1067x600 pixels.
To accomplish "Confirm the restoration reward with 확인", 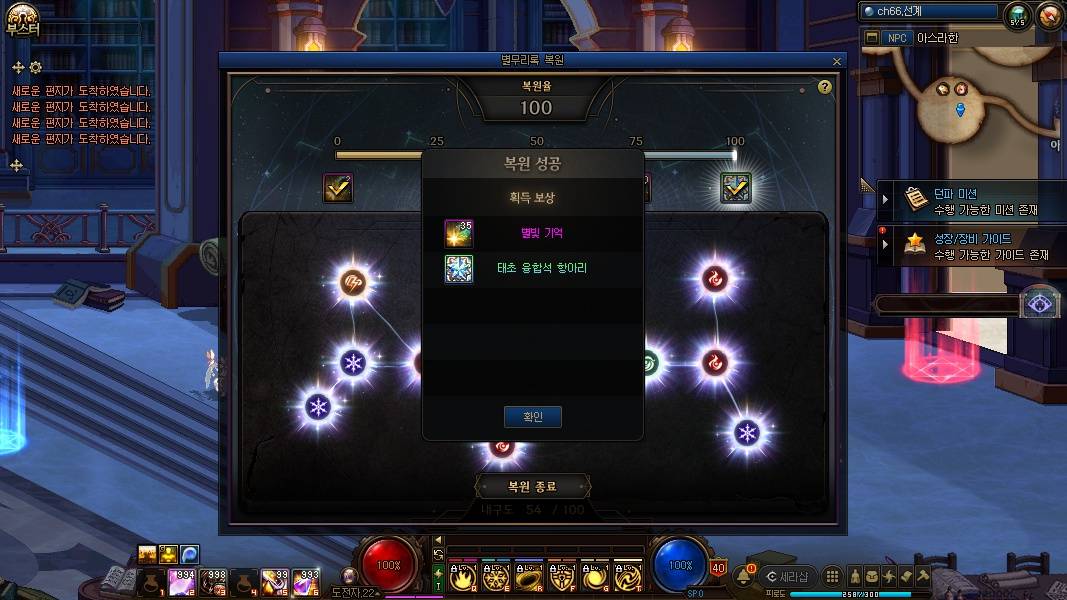I will pos(532,416).
